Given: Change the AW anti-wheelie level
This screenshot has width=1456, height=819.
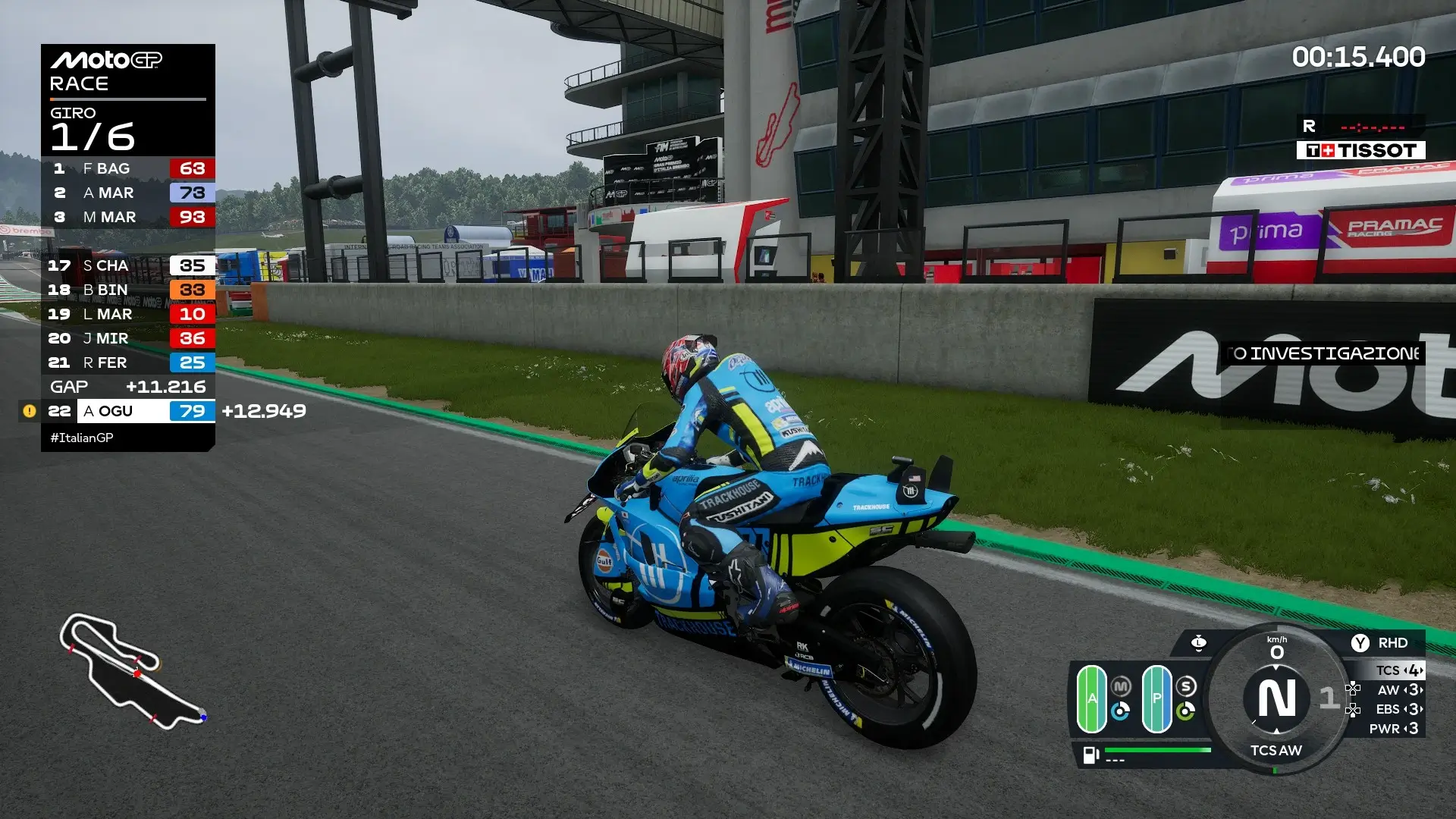Looking at the screenshot, I should (1399, 690).
